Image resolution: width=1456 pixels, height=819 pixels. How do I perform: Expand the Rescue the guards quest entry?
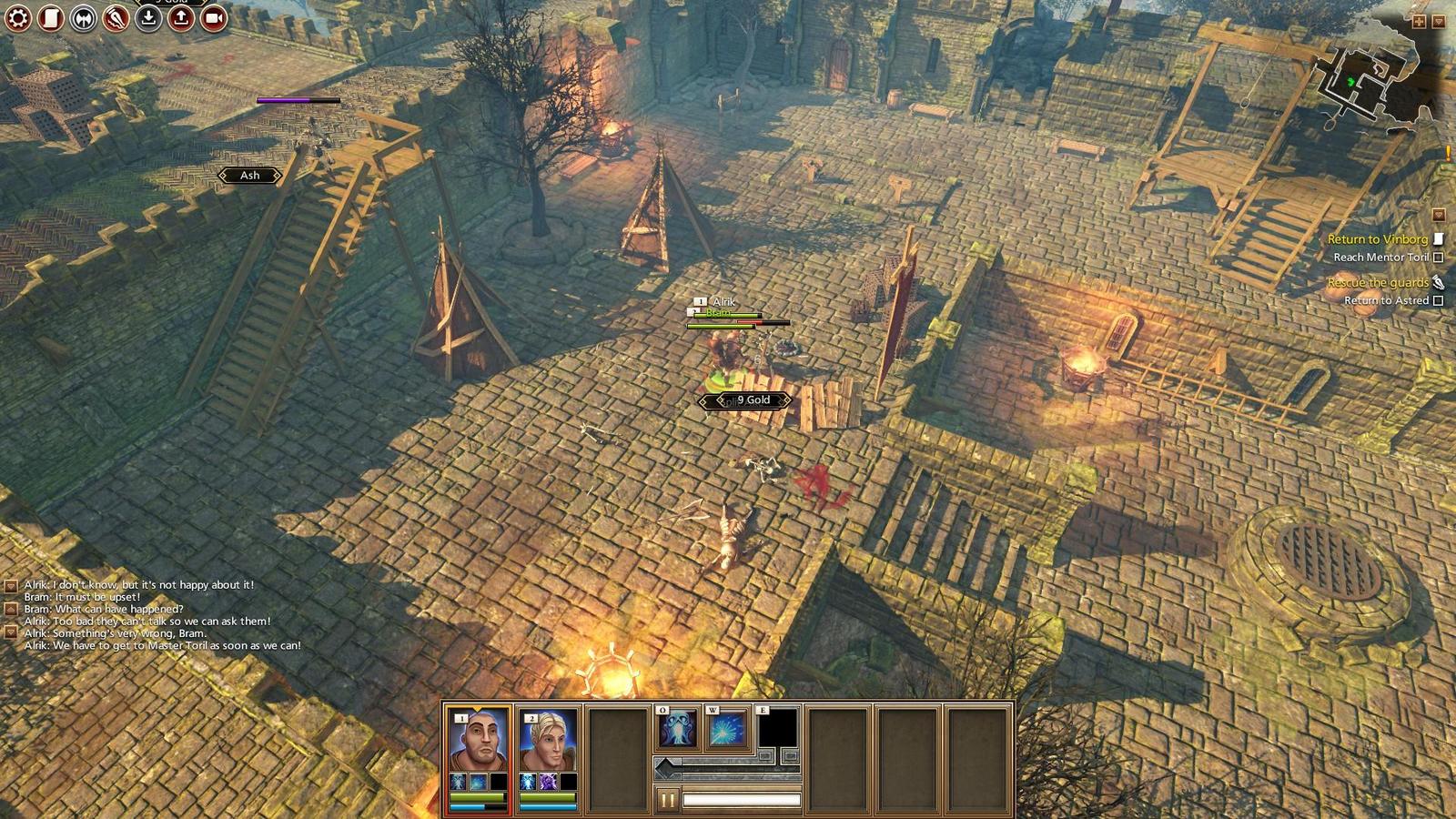[x=1437, y=283]
